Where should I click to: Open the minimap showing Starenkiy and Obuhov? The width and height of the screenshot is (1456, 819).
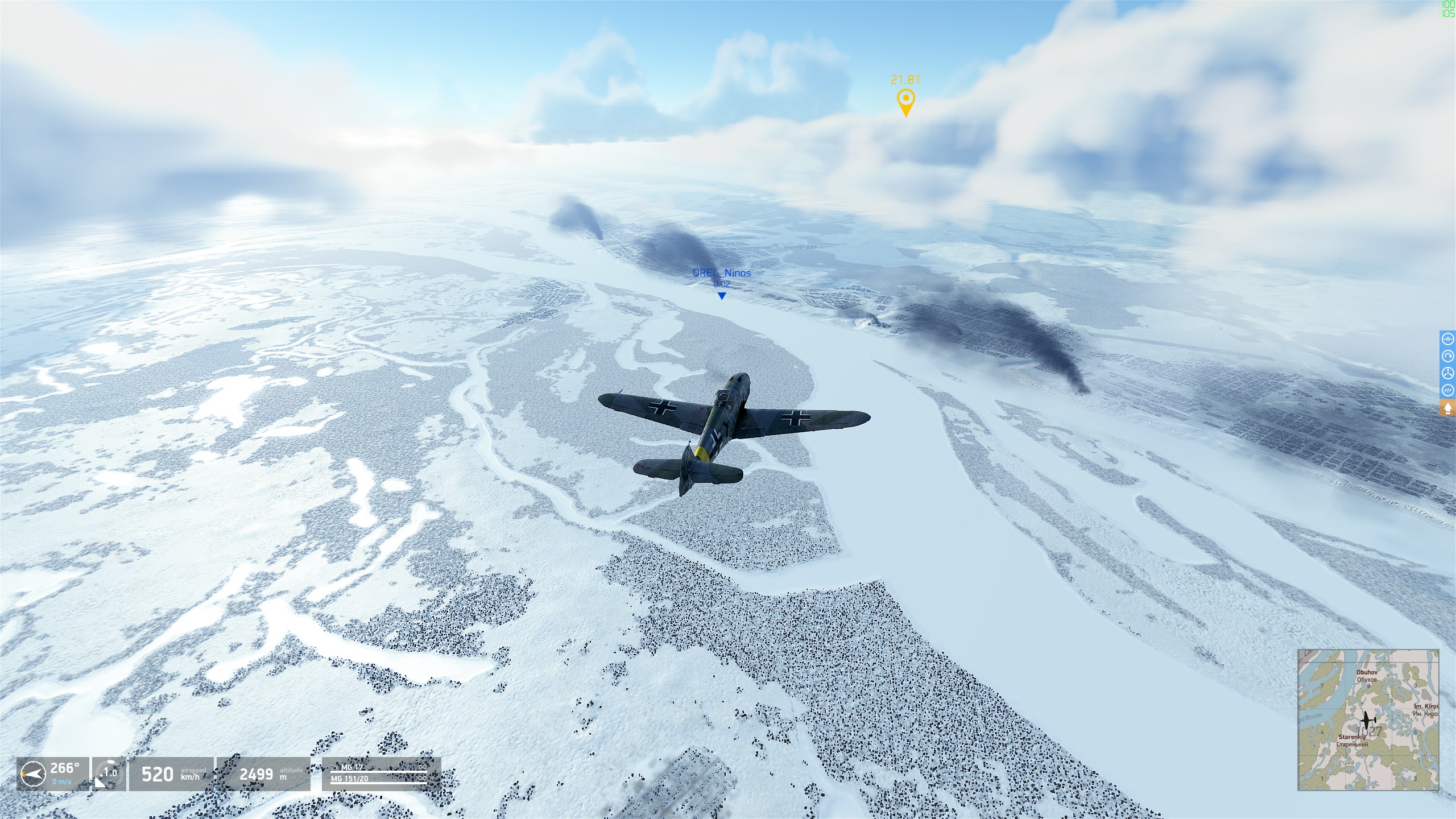coord(1368,719)
